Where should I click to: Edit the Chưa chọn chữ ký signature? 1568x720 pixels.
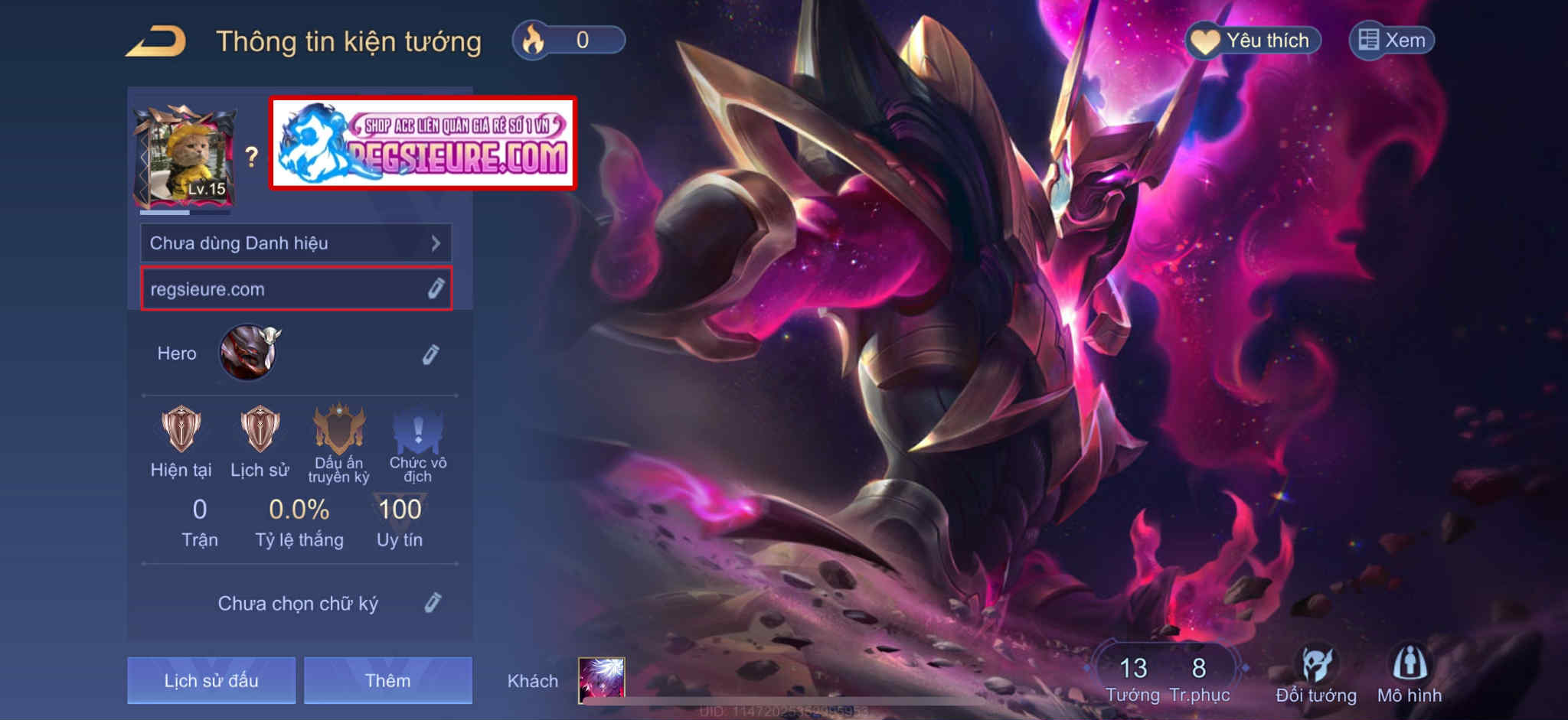[433, 603]
